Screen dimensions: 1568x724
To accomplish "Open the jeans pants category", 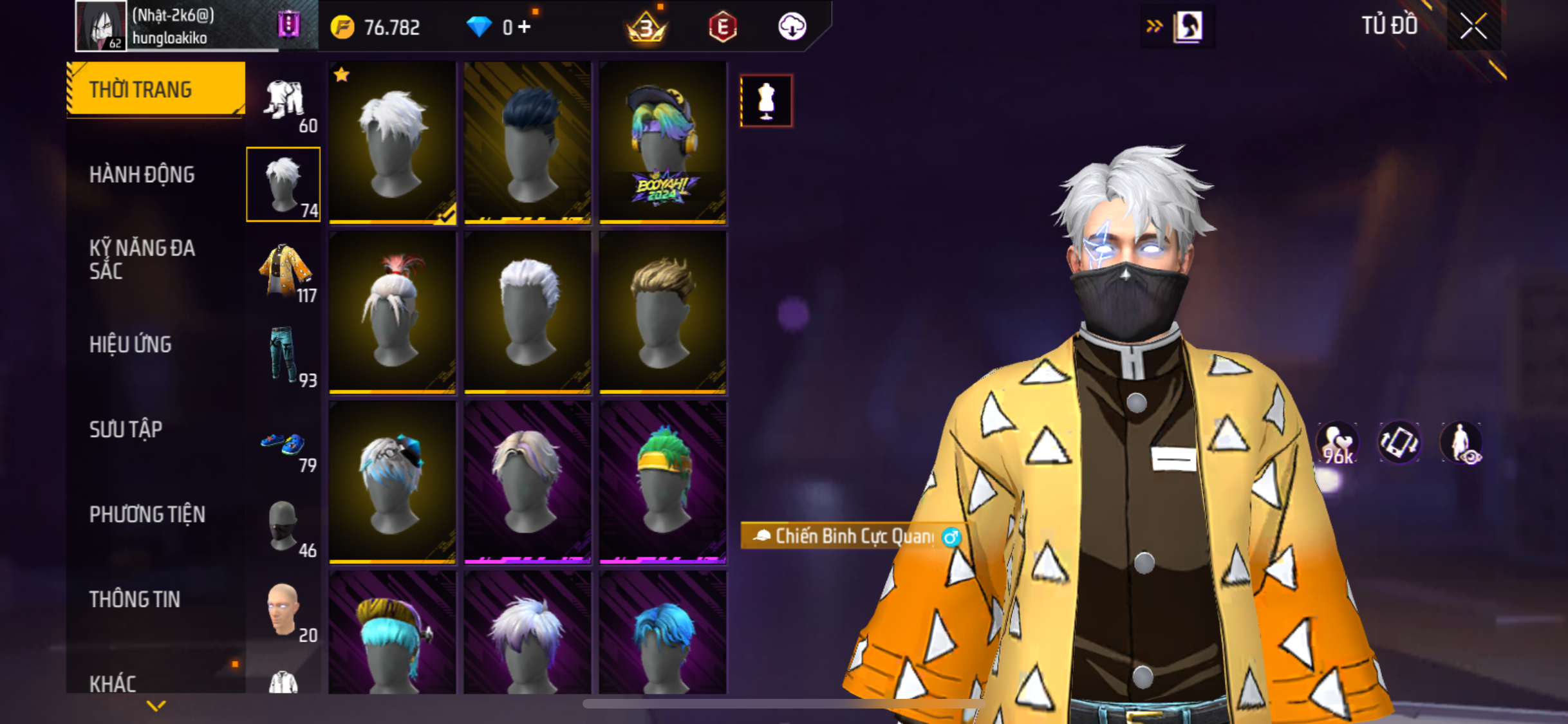I will coord(285,355).
